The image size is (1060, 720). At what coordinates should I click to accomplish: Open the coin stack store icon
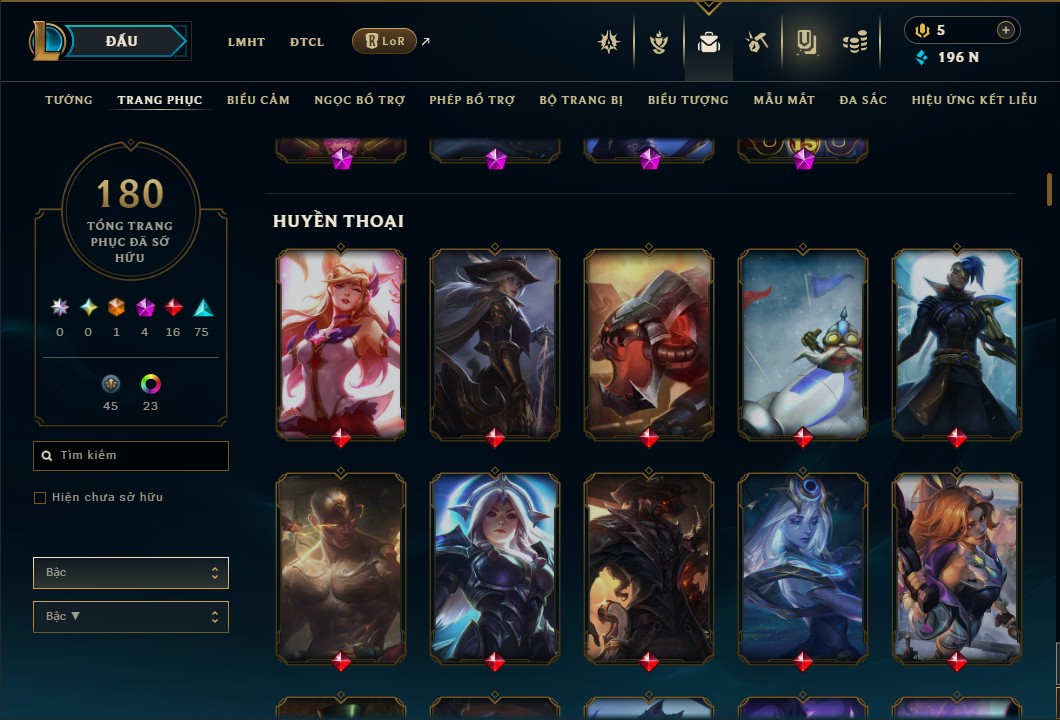(x=854, y=42)
